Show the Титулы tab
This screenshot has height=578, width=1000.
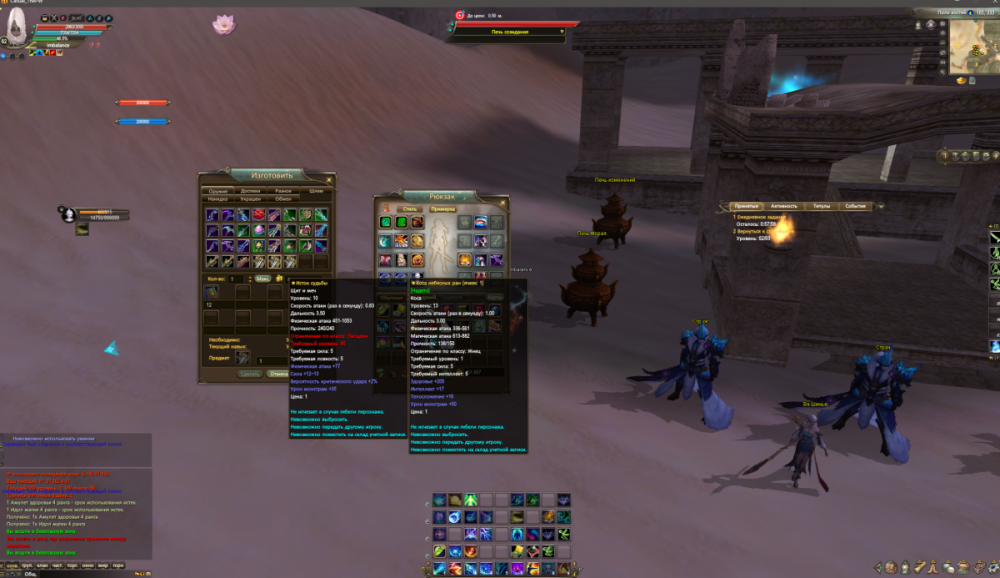(821, 206)
